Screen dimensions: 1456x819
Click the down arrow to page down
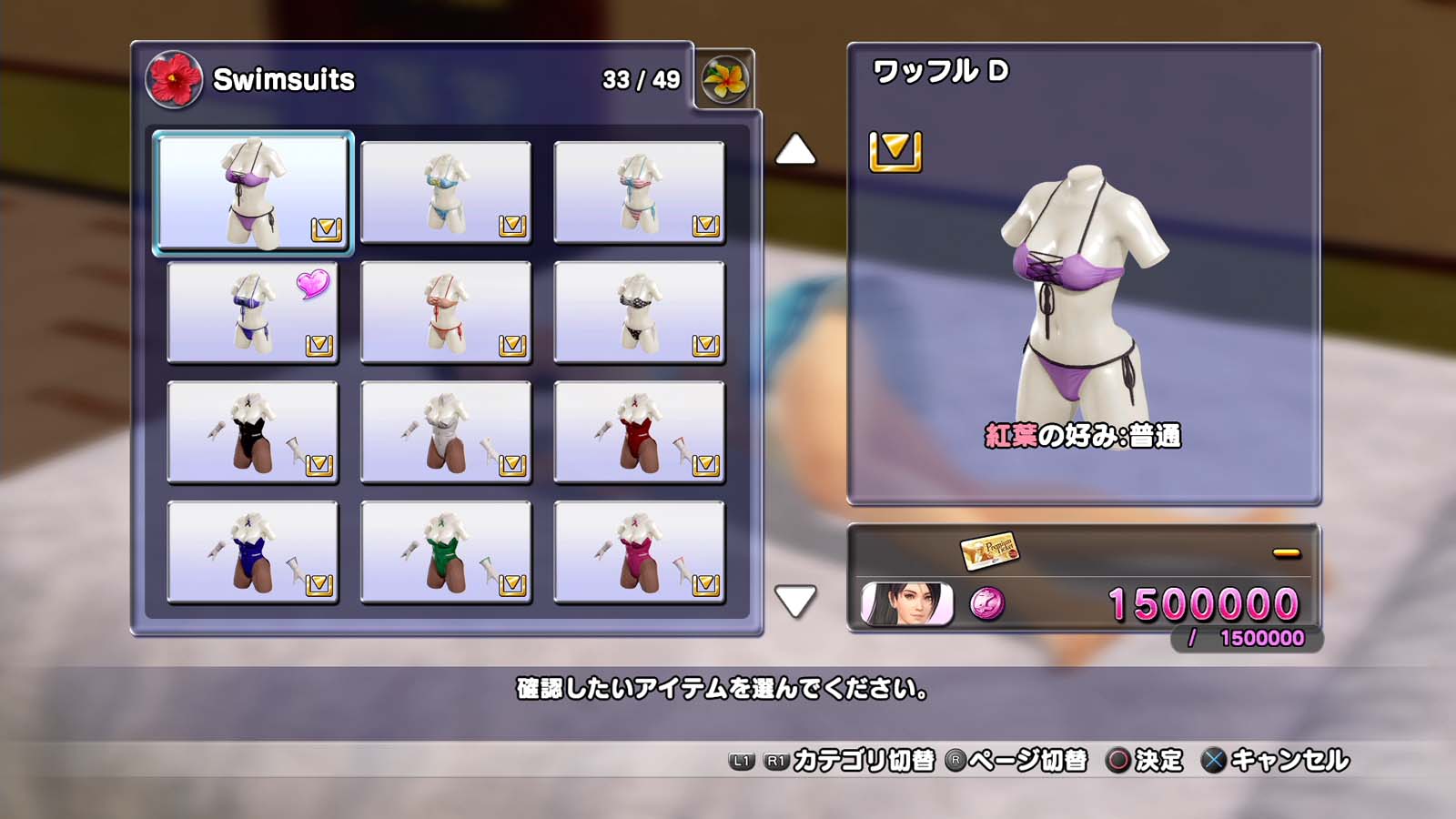tap(794, 602)
